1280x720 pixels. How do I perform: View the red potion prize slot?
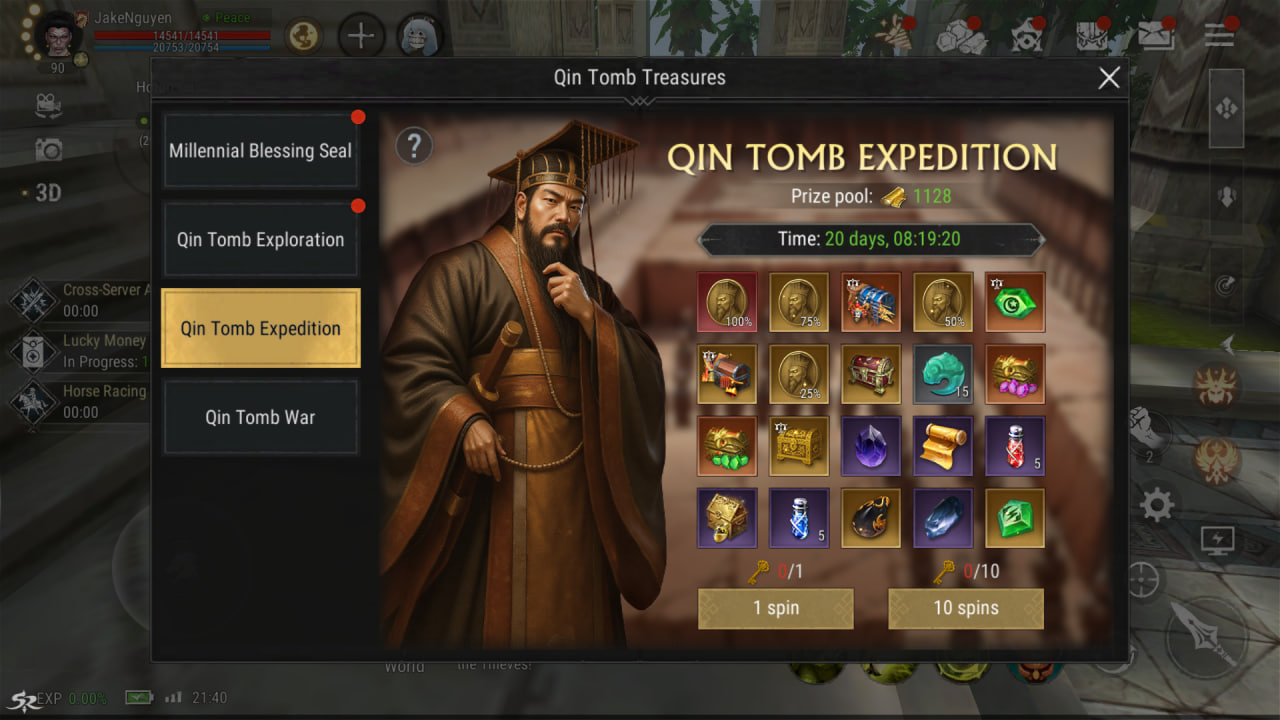pos(1015,446)
